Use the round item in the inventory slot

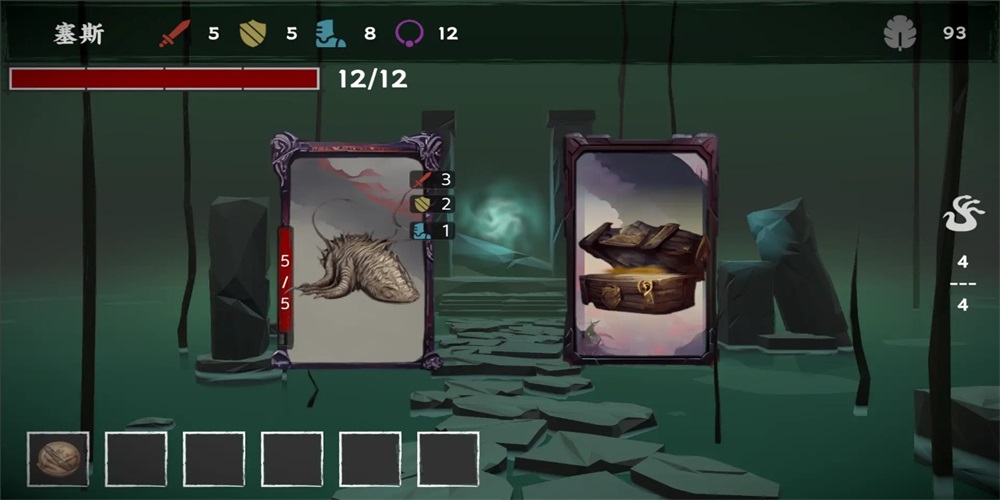pyautogui.click(x=58, y=459)
